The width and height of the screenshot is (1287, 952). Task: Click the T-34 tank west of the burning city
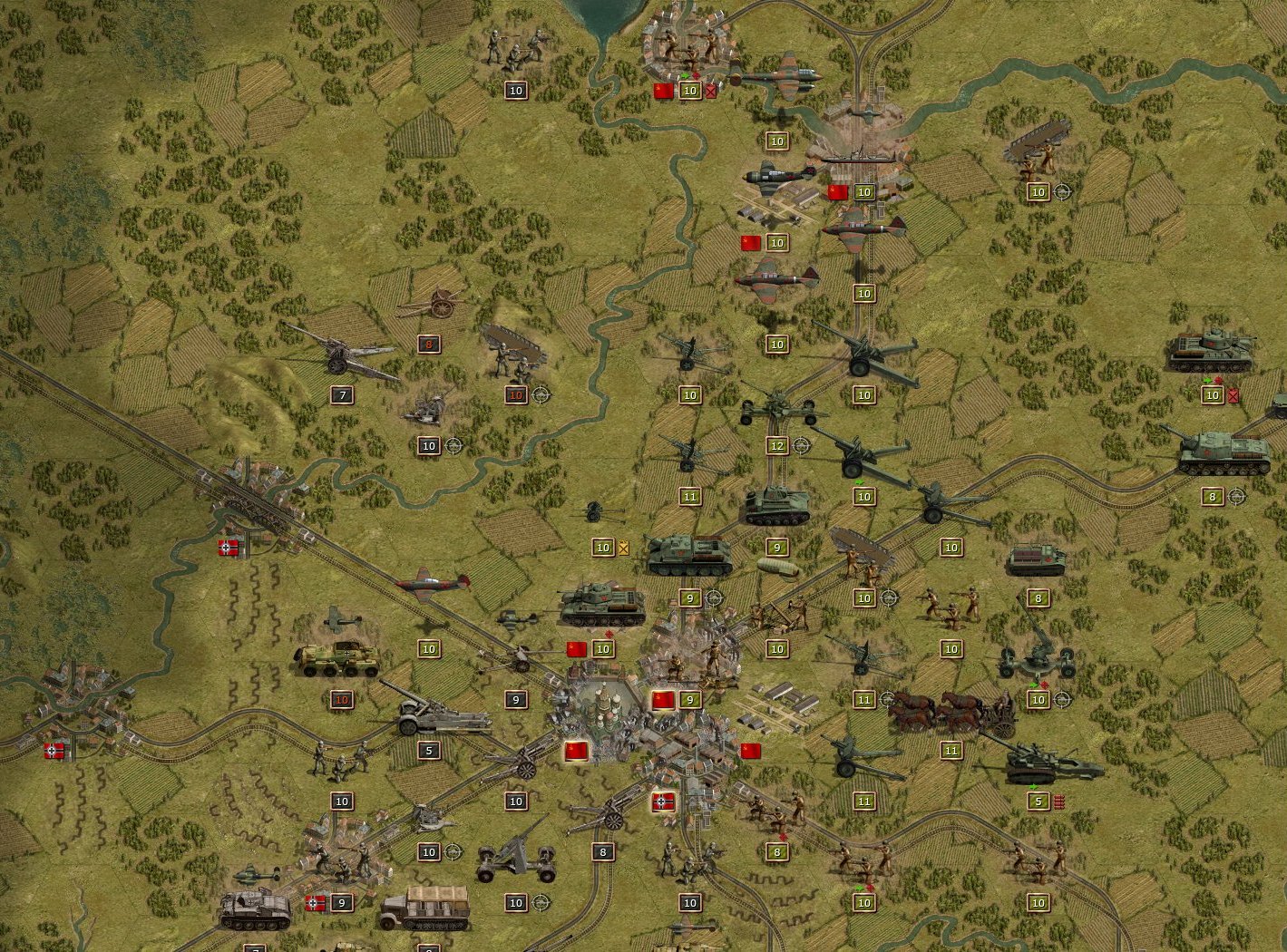[x=603, y=603]
